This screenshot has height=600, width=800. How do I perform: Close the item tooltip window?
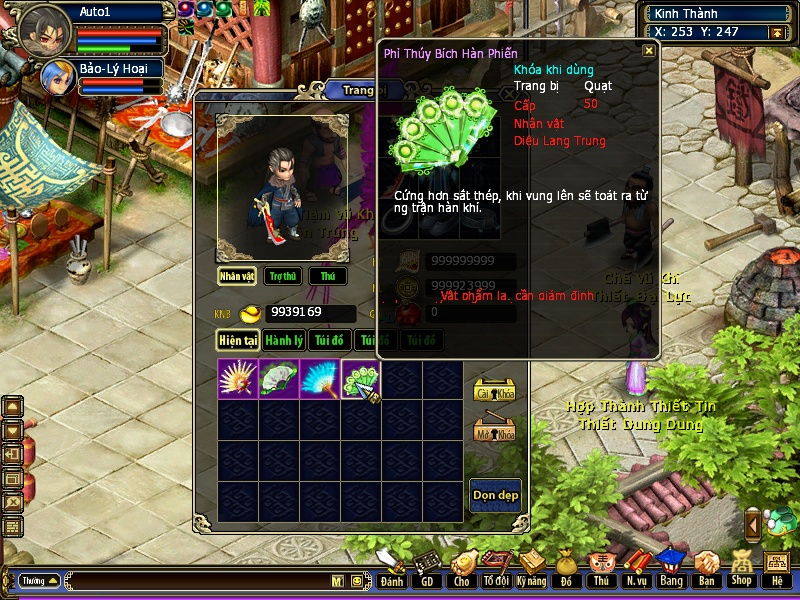[649, 50]
